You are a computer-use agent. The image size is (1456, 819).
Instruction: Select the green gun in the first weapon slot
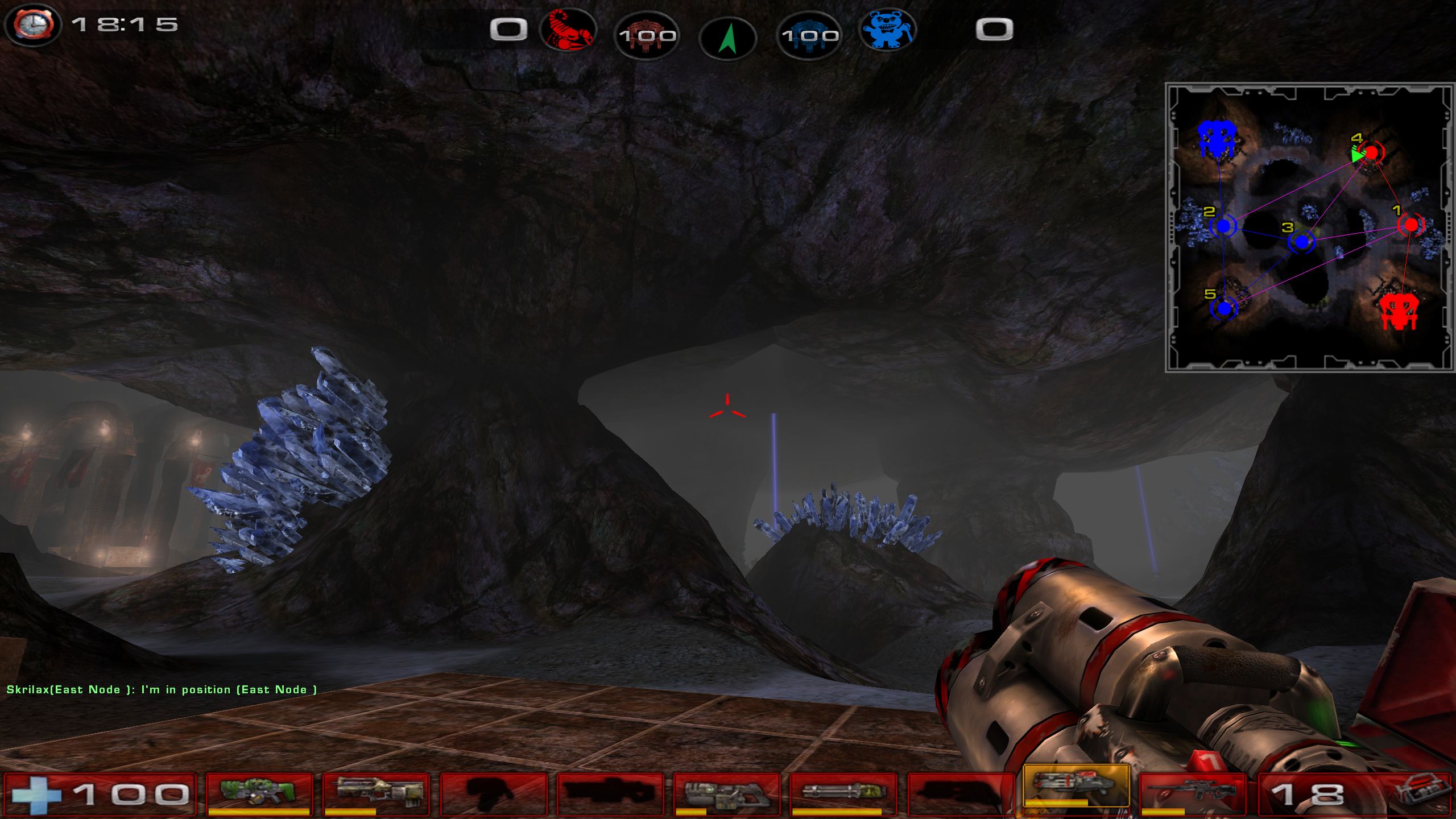(259, 793)
